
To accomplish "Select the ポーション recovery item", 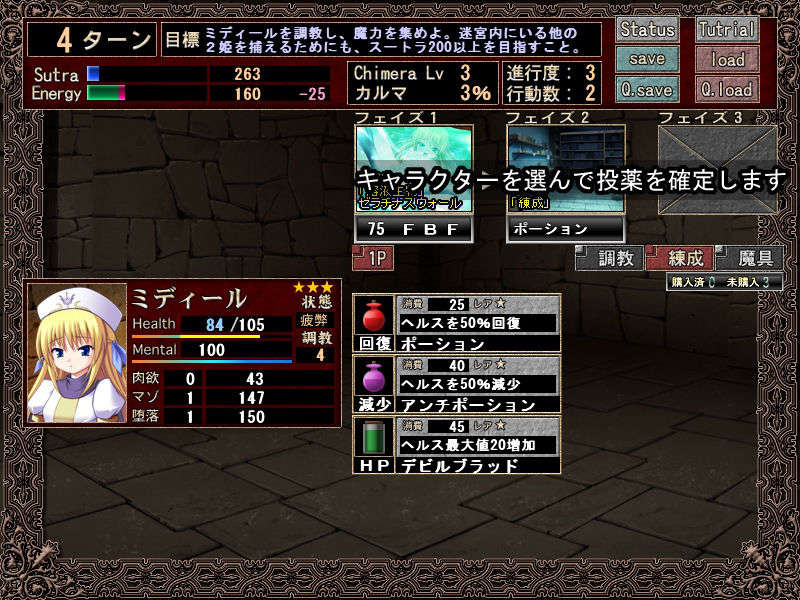I will click(457, 323).
